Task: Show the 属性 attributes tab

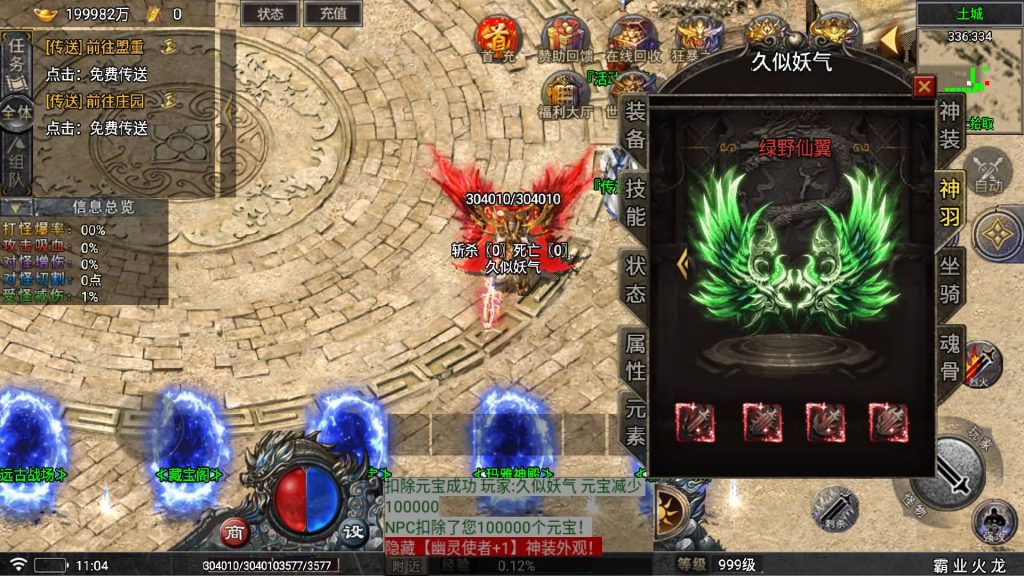Action: [635, 355]
